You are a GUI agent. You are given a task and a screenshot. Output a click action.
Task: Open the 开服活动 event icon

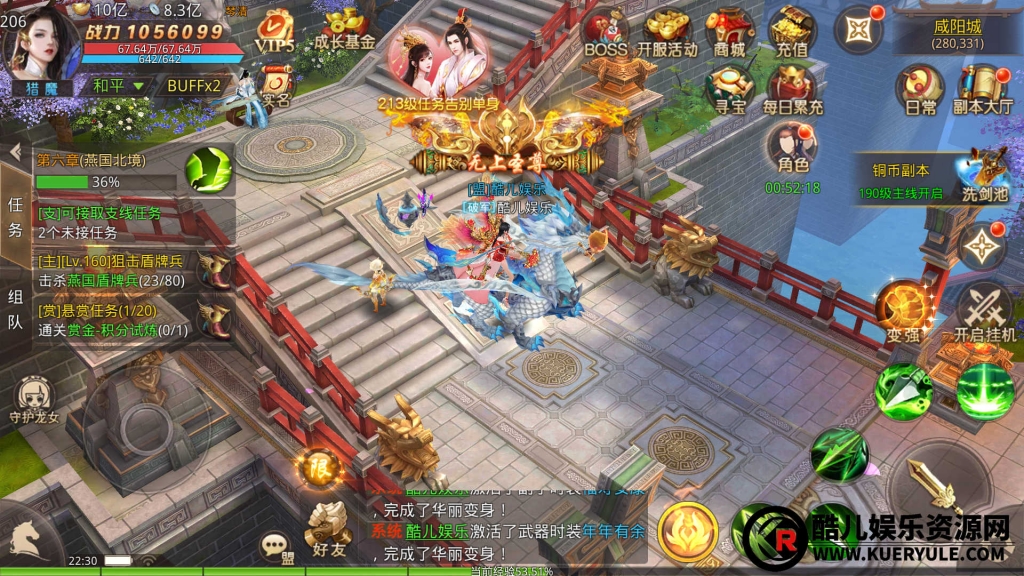pos(668,32)
